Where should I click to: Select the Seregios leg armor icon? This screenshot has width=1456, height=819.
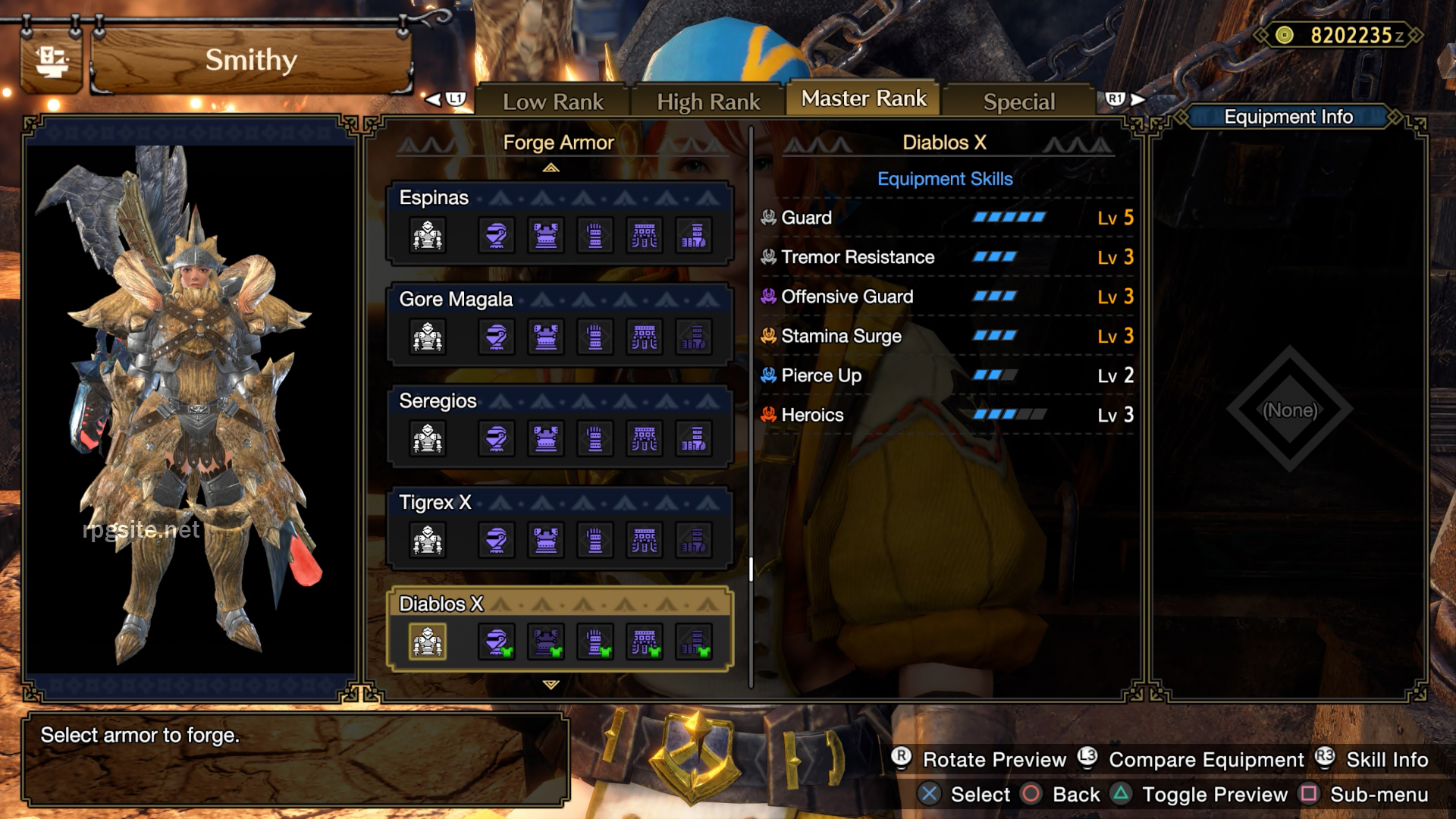[x=695, y=438]
